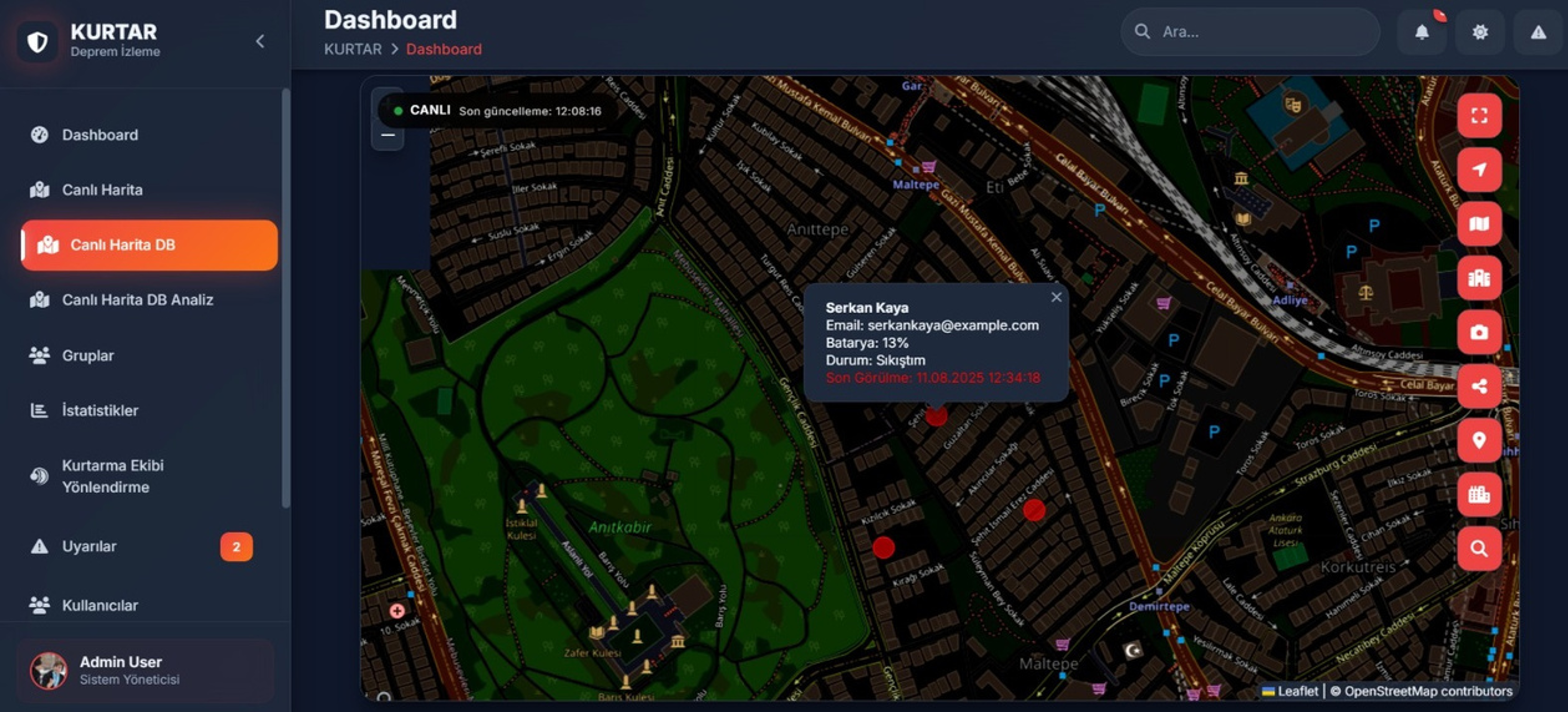Open settings with the gear icon
This screenshot has width=1568, height=712.
point(1480,31)
